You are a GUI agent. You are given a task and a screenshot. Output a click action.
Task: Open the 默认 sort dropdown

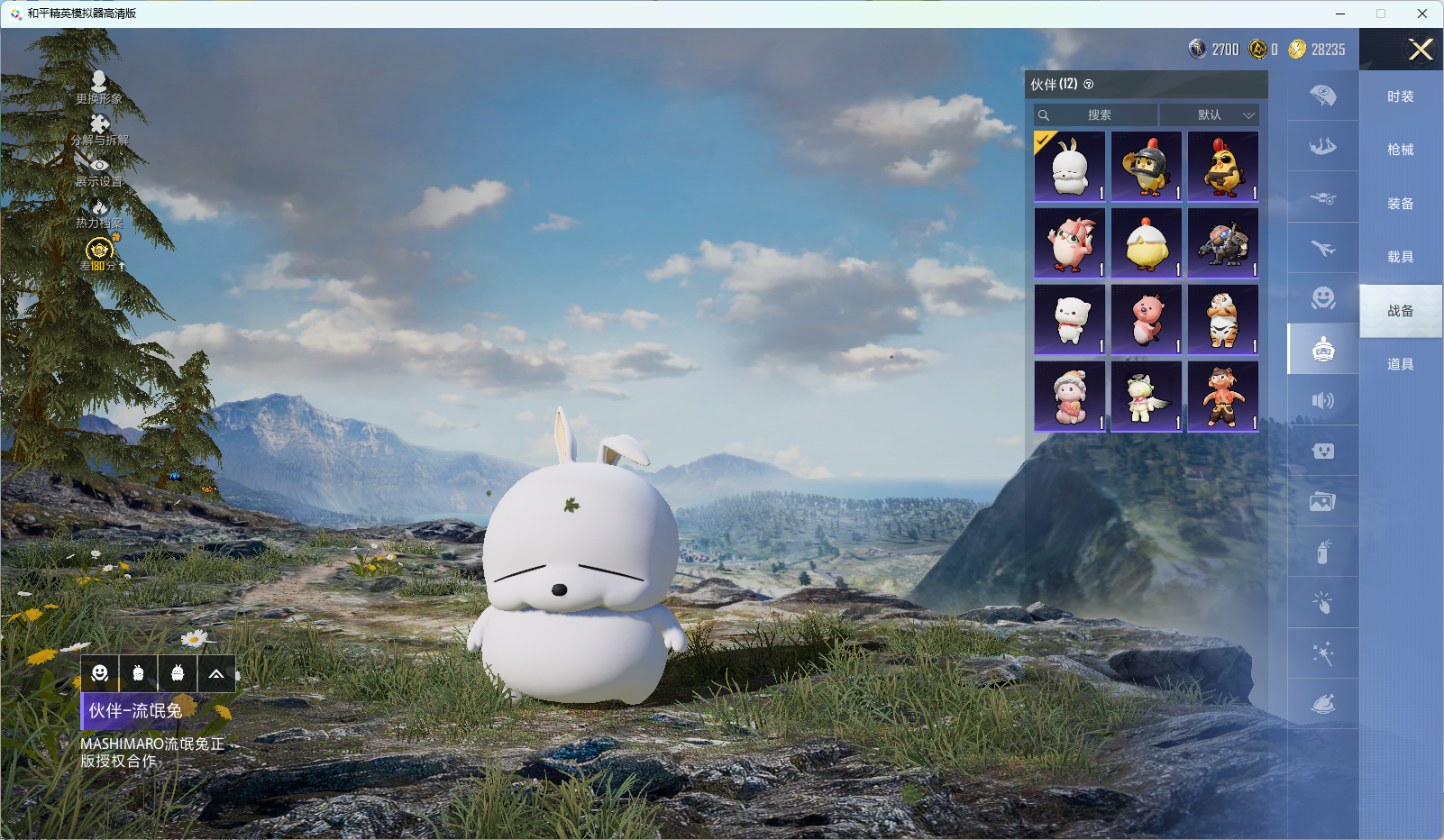1210,115
